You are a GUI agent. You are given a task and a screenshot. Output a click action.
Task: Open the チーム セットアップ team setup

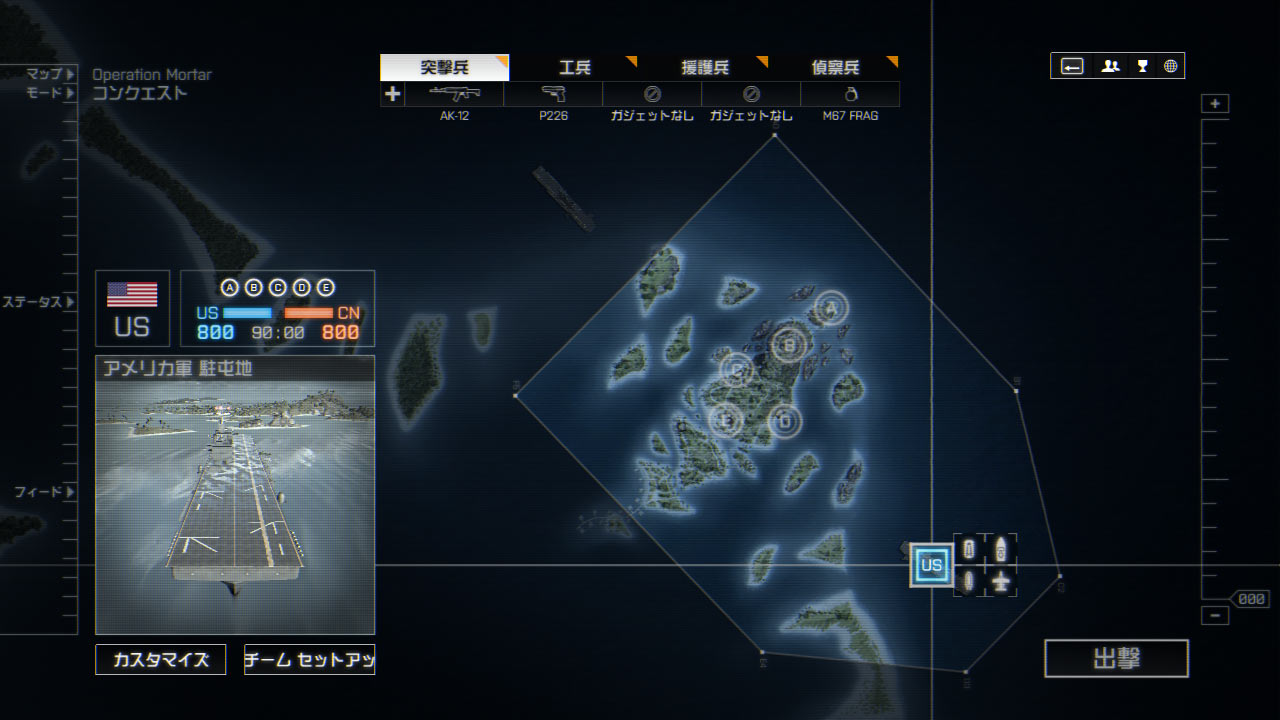309,660
